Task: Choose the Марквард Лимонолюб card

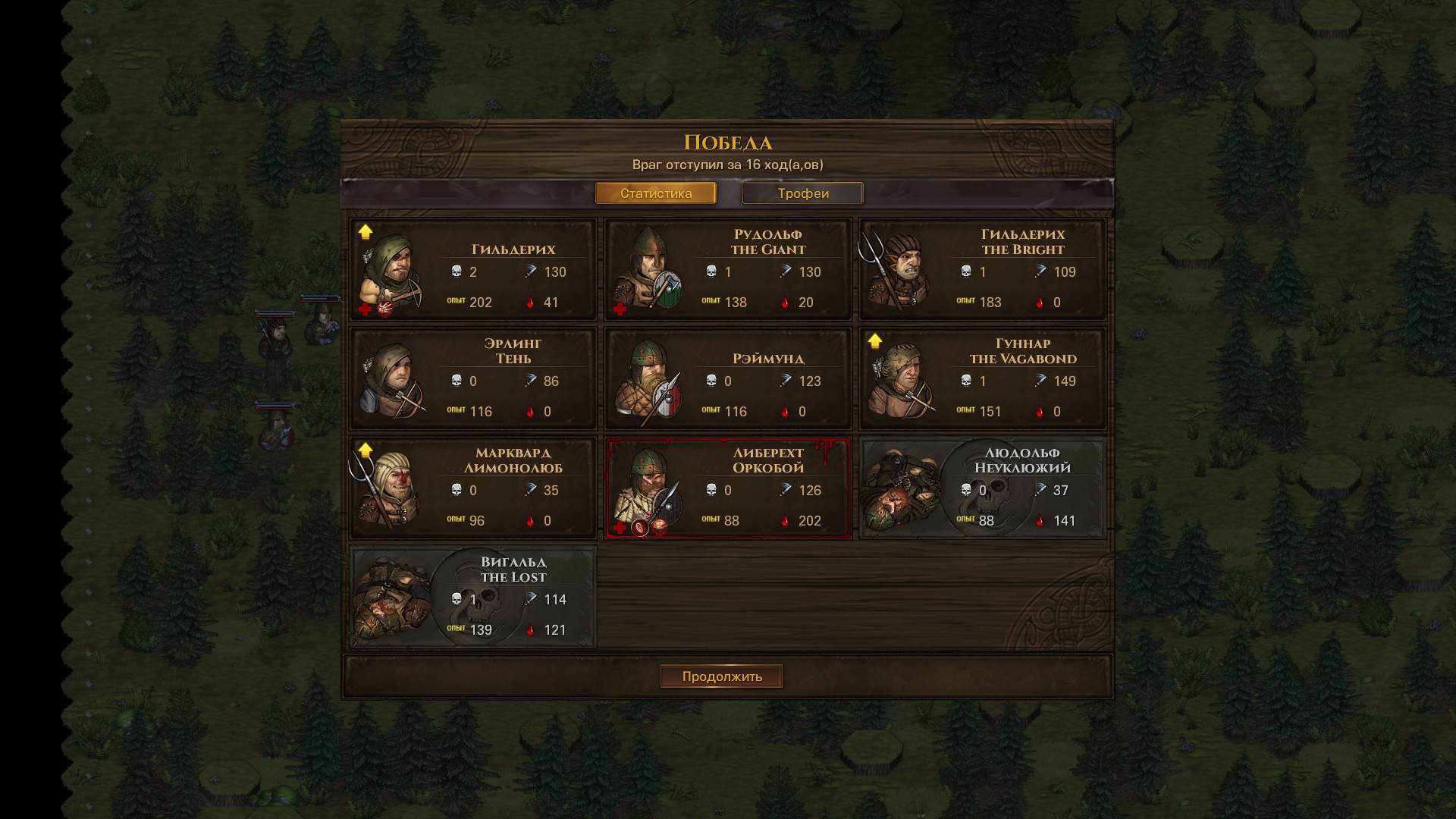Action: [473, 488]
